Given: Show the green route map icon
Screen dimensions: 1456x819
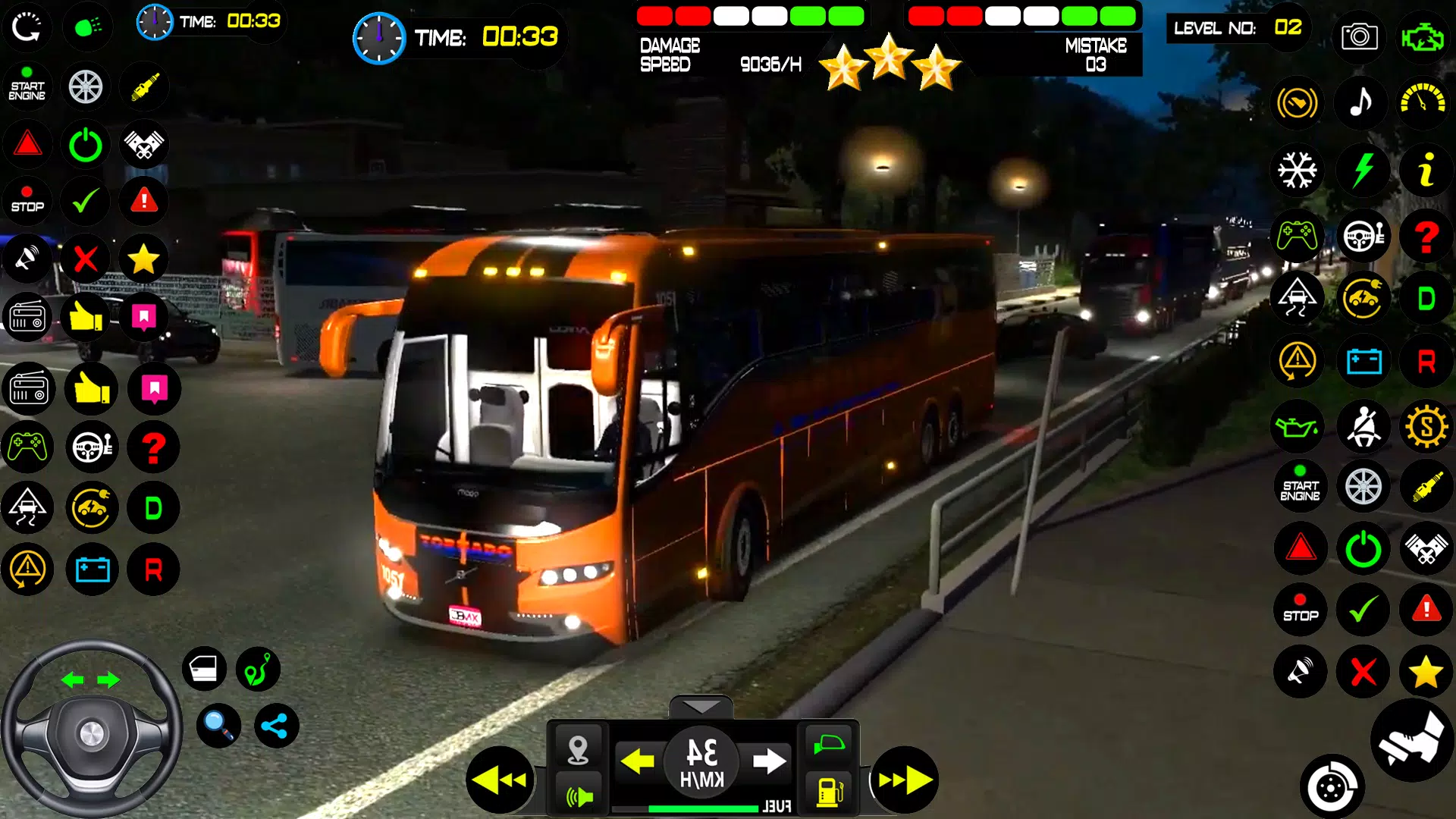Looking at the screenshot, I should (258, 669).
